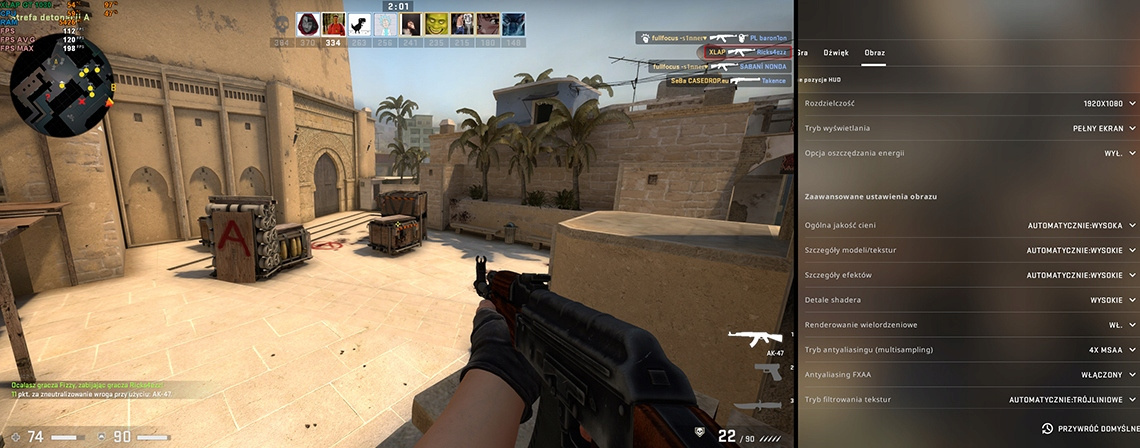Image resolution: width=1140 pixels, height=448 pixels.
Task: Click Przywróć Domyślne to reset settings
Action: point(1089,428)
